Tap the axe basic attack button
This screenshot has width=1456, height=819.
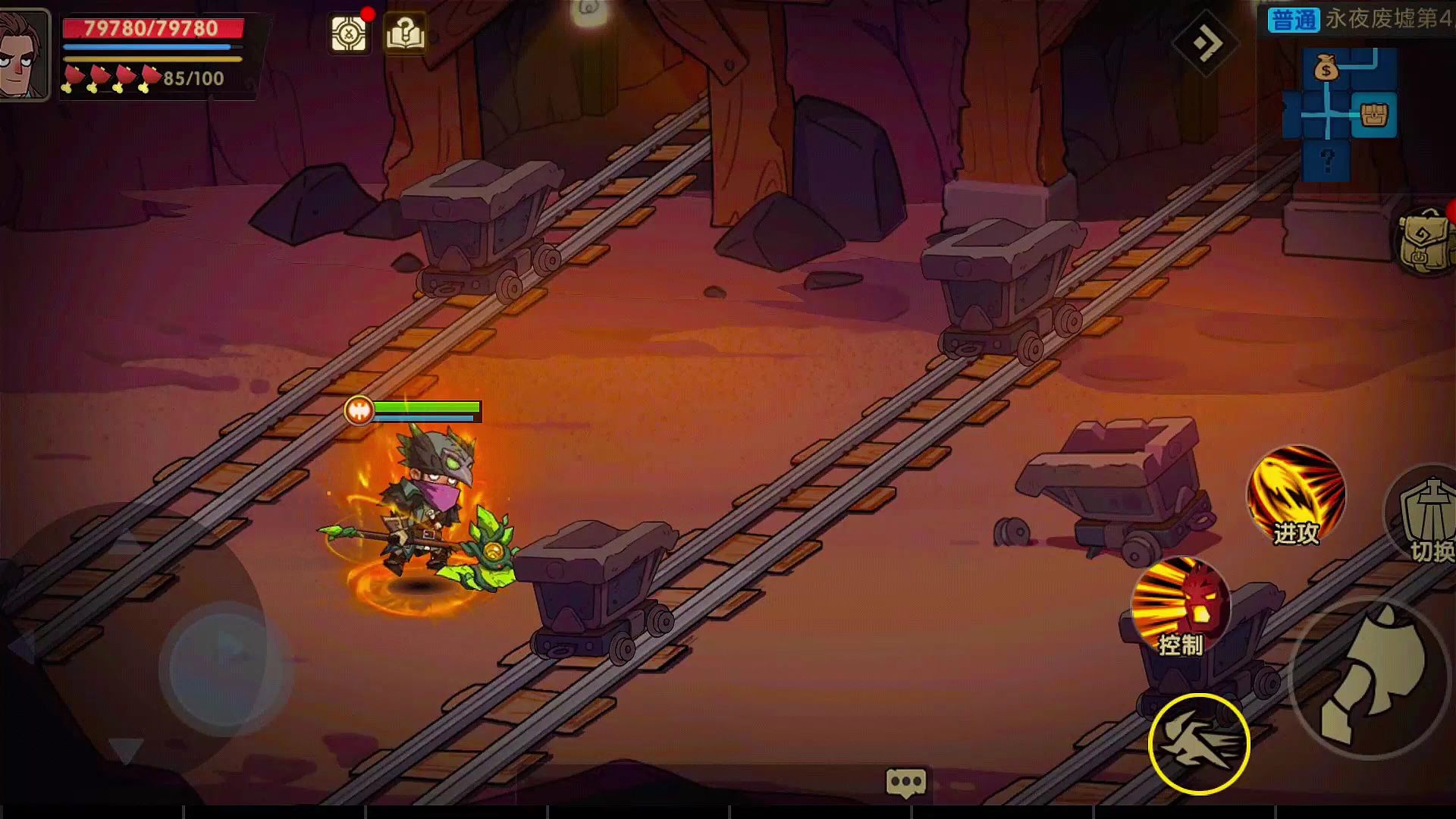1370,677
